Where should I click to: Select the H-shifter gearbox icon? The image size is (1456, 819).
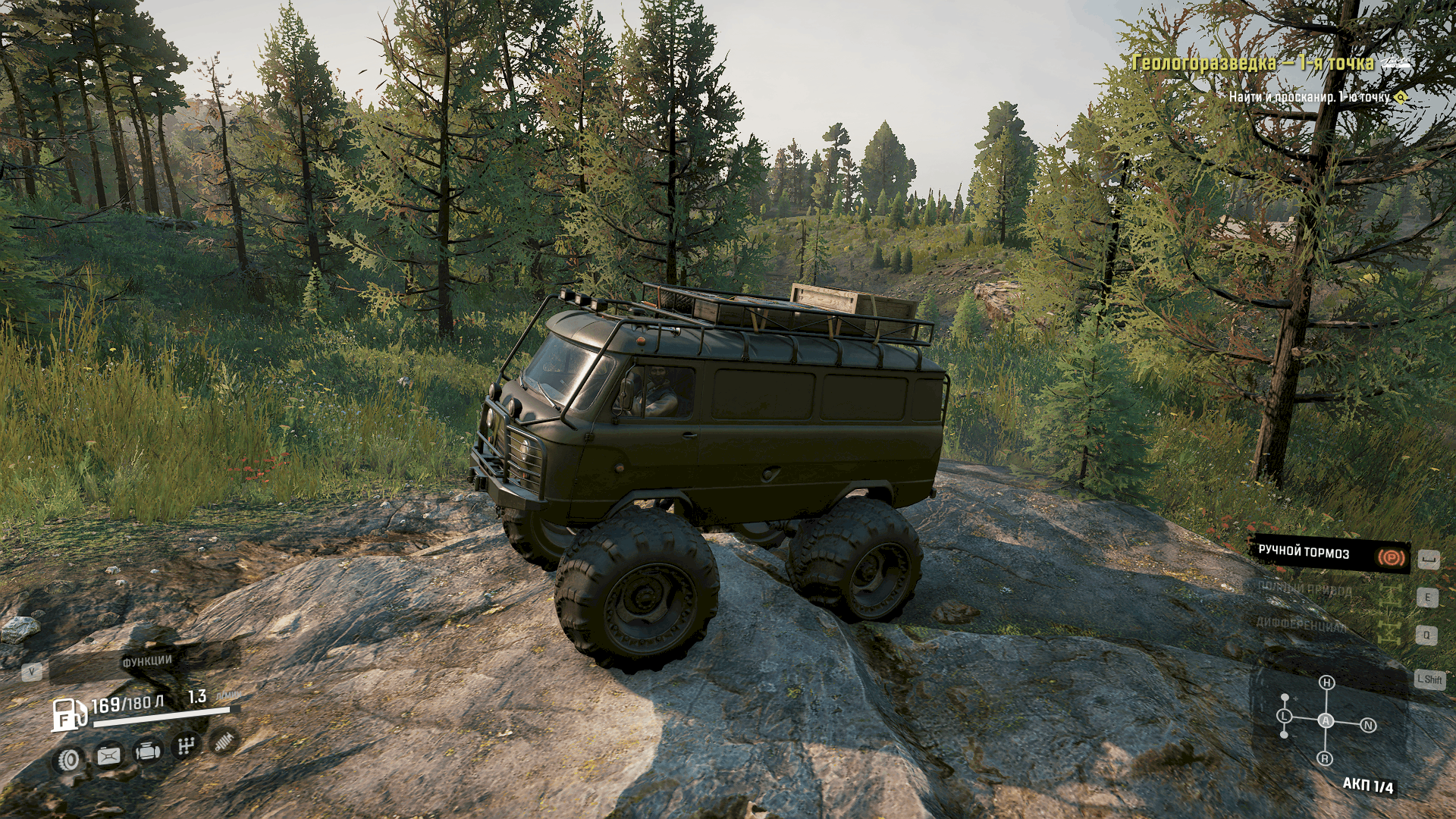(187, 746)
